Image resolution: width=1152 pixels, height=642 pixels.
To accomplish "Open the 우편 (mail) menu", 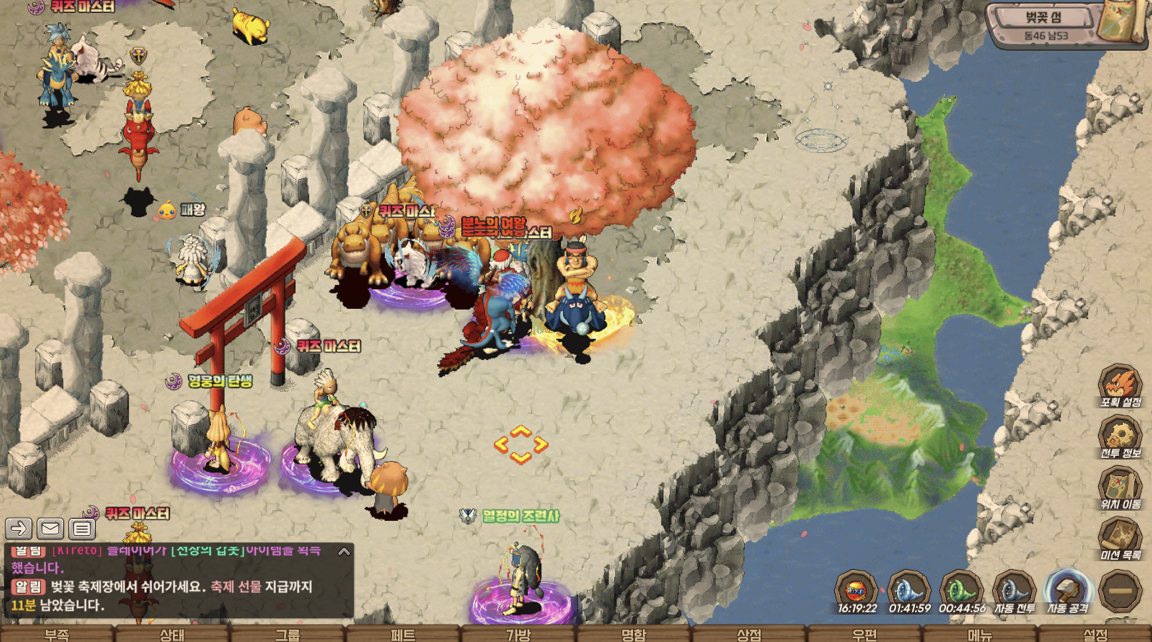I will [865, 634].
